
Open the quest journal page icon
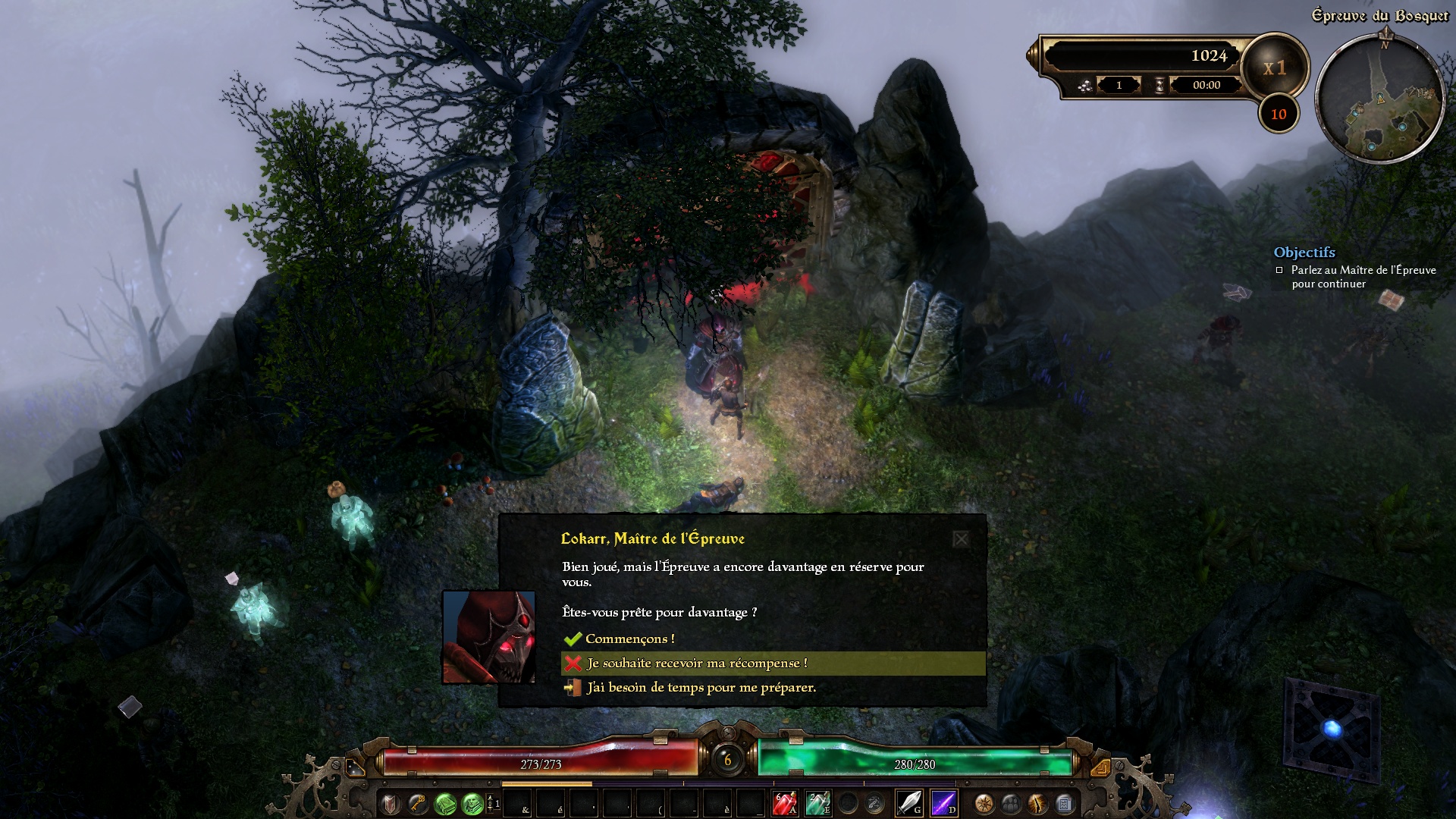coord(1064,802)
